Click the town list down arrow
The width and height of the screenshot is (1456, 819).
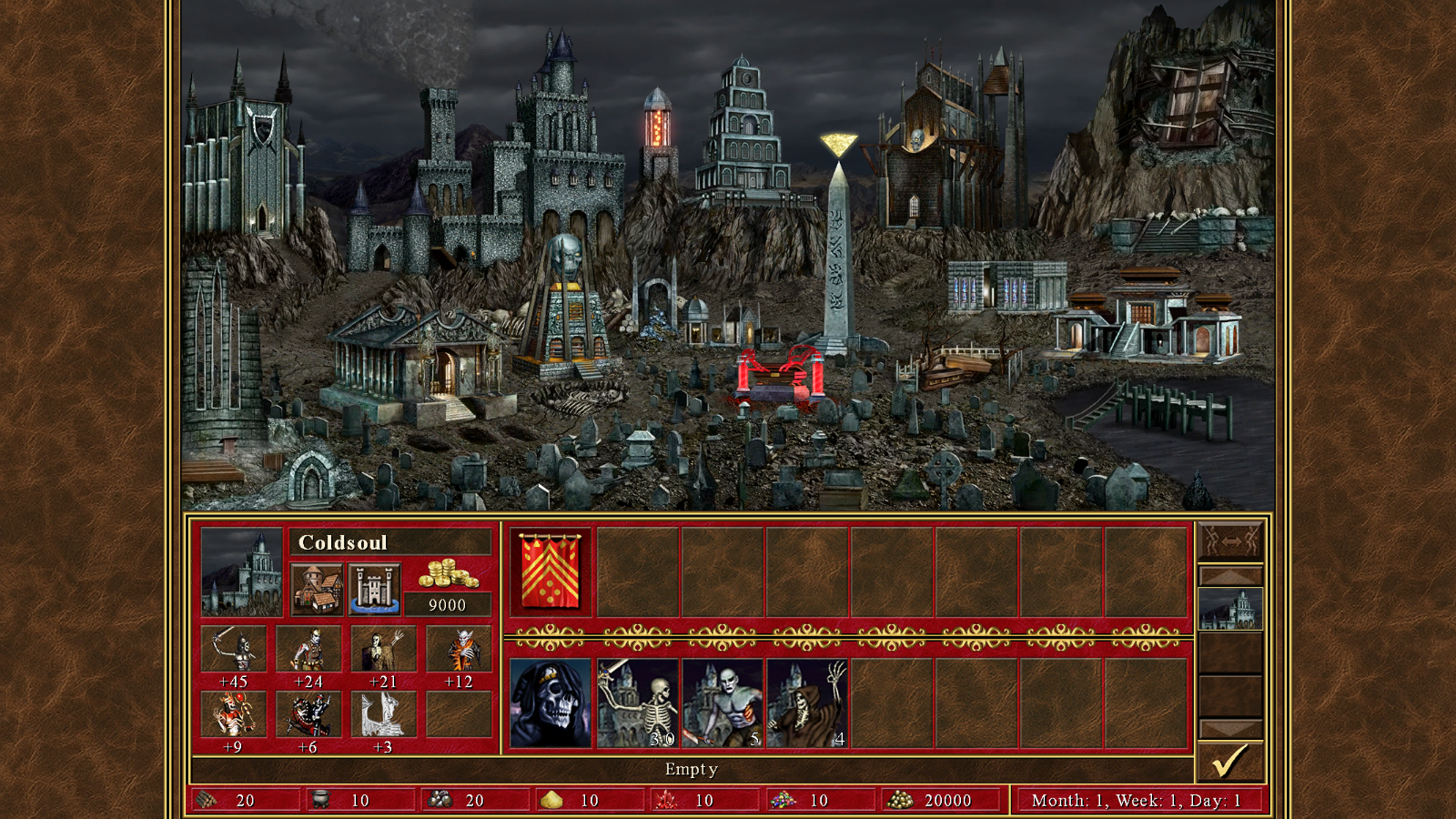(1230, 728)
